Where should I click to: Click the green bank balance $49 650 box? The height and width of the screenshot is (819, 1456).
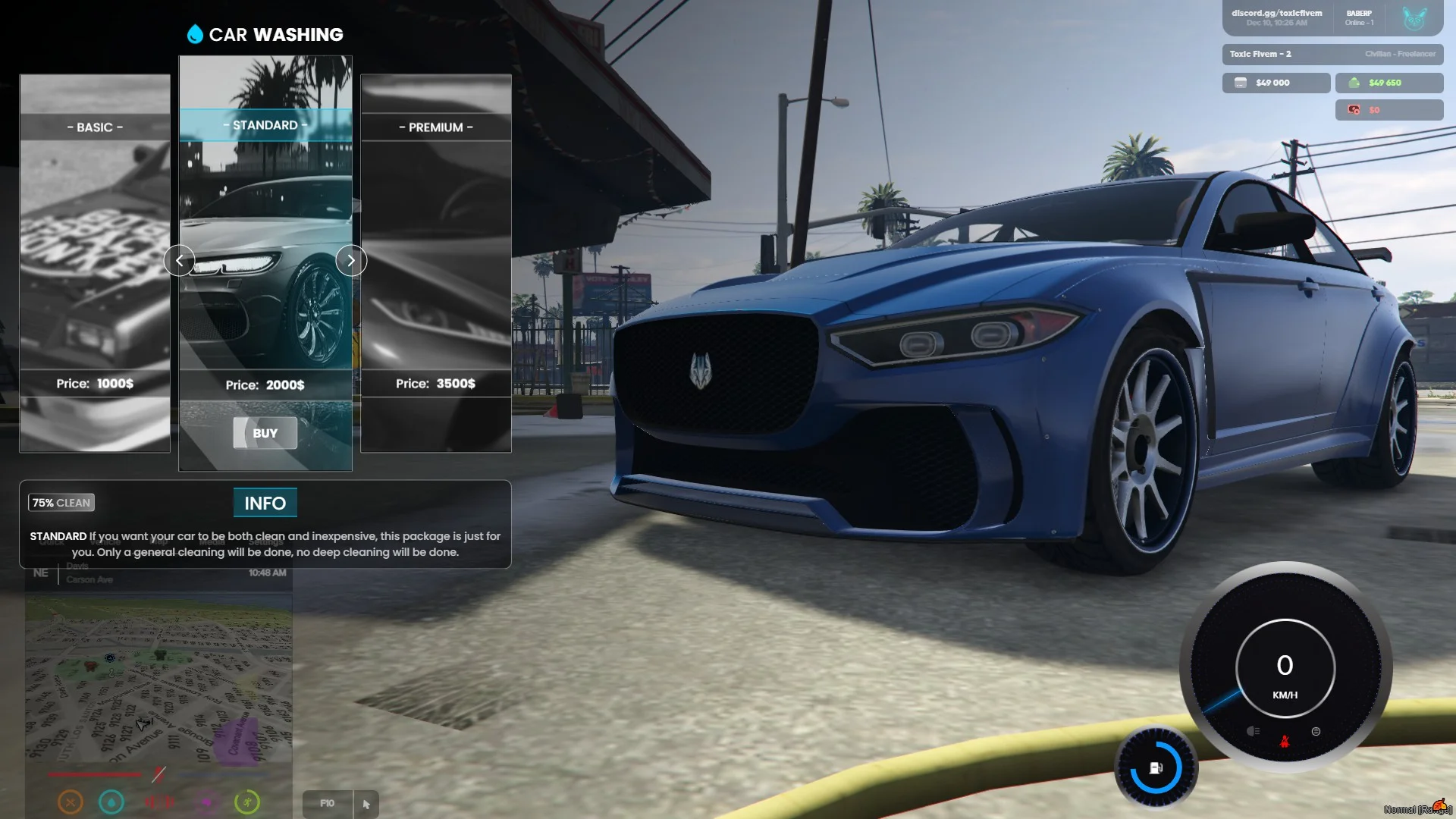click(1389, 83)
